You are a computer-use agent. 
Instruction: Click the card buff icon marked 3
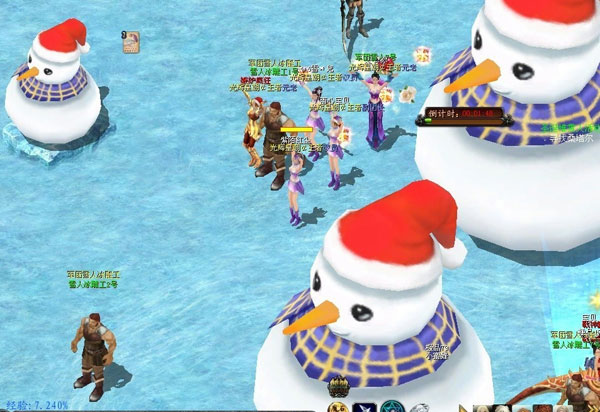tap(131, 41)
